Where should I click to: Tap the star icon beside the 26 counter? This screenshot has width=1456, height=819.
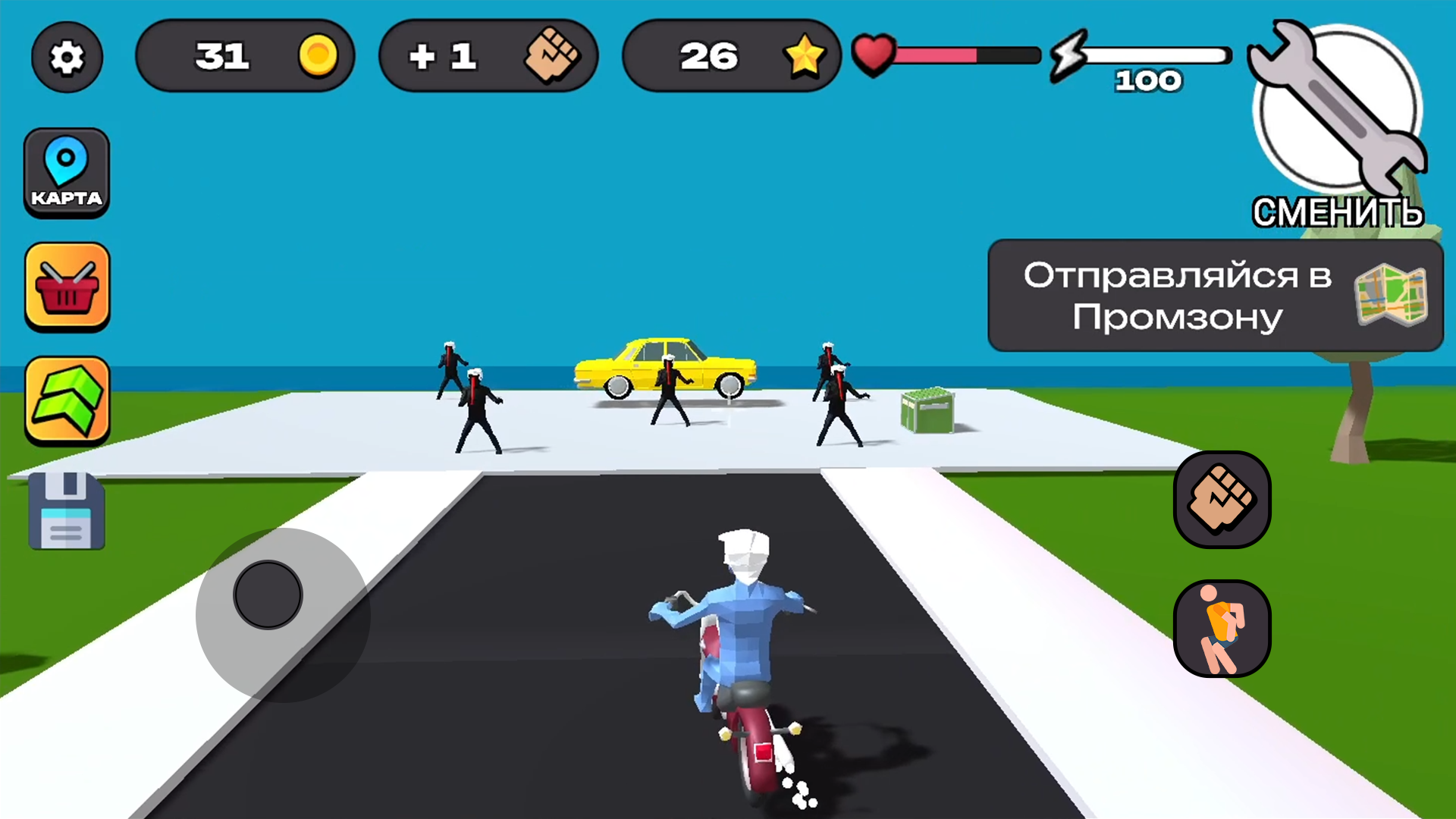point(806,55)
